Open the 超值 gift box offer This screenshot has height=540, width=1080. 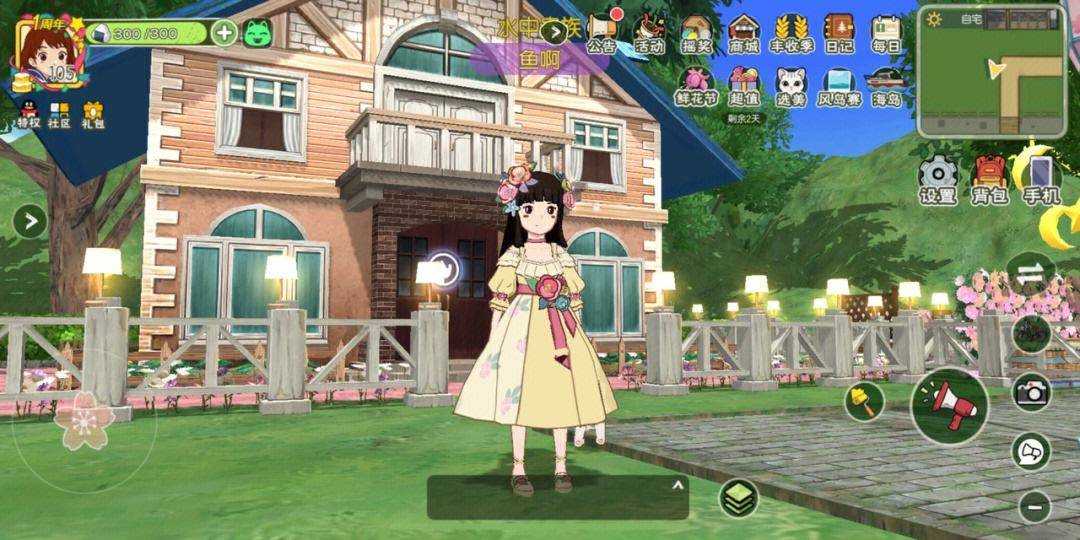744,84
